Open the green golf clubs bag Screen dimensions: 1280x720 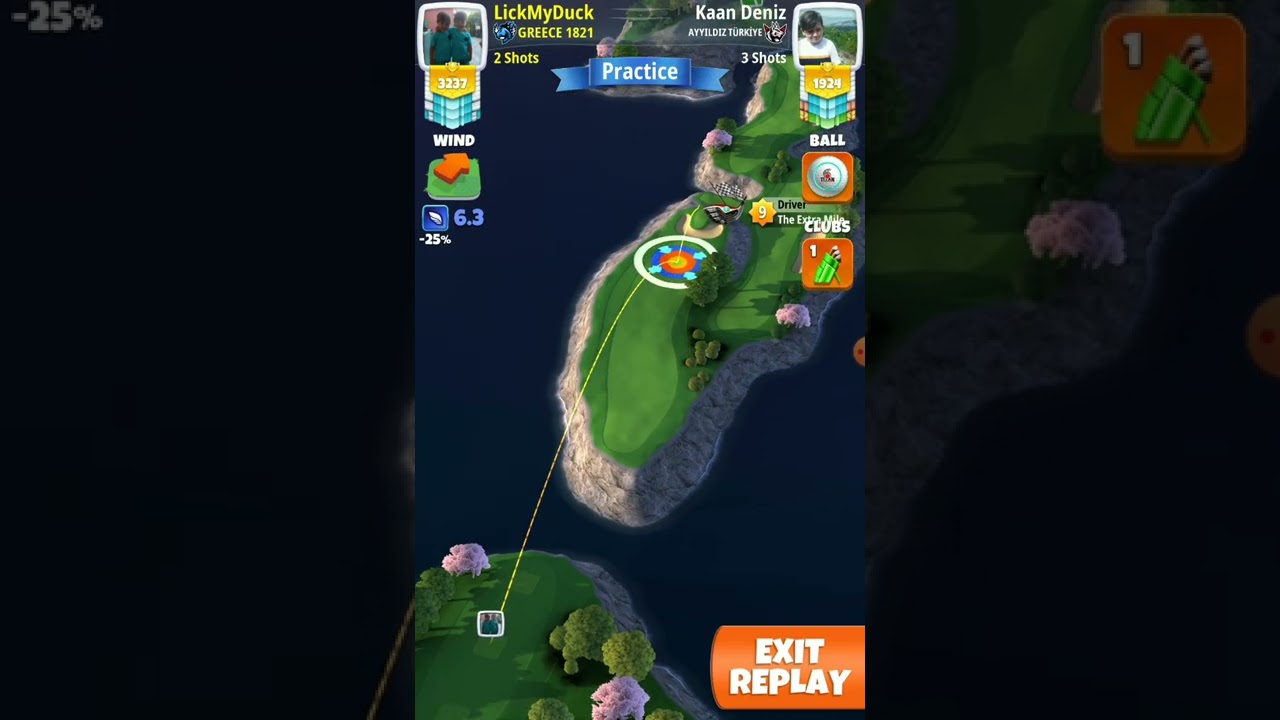pos(827,264)
